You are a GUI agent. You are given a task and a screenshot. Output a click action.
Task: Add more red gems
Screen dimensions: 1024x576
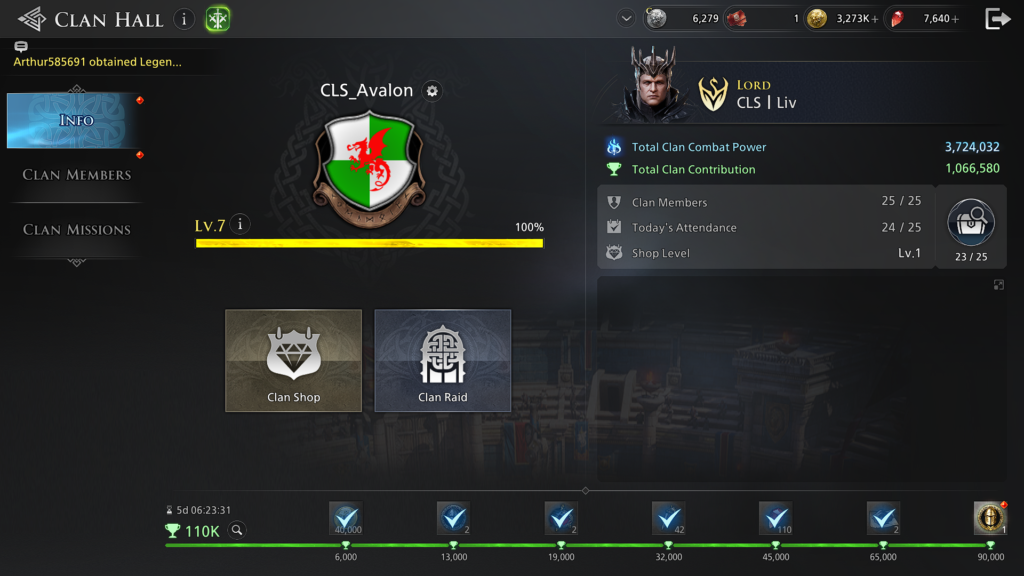tap(955, 19)
